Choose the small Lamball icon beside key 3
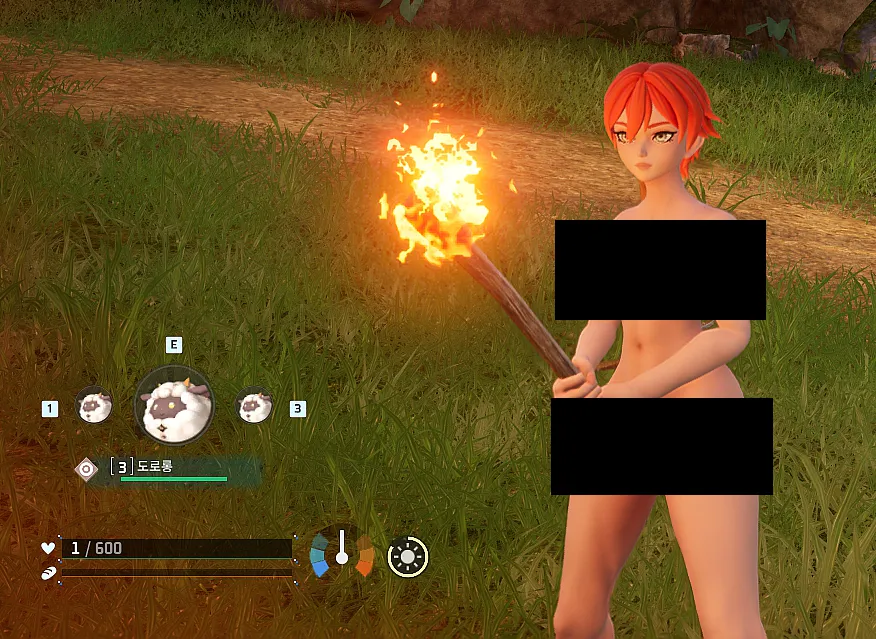This screenshot has width=876, height=639. (x=255, y=405)
